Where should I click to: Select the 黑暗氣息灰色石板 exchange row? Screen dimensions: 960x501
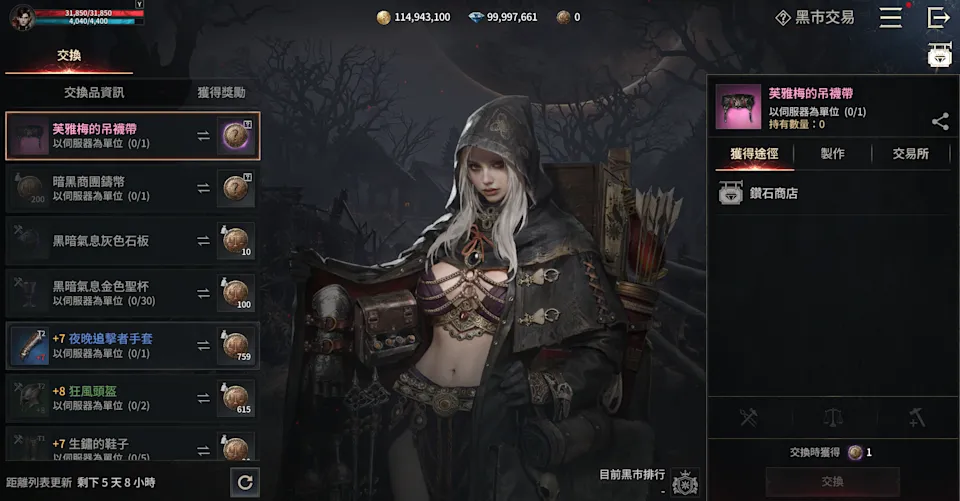132,241
